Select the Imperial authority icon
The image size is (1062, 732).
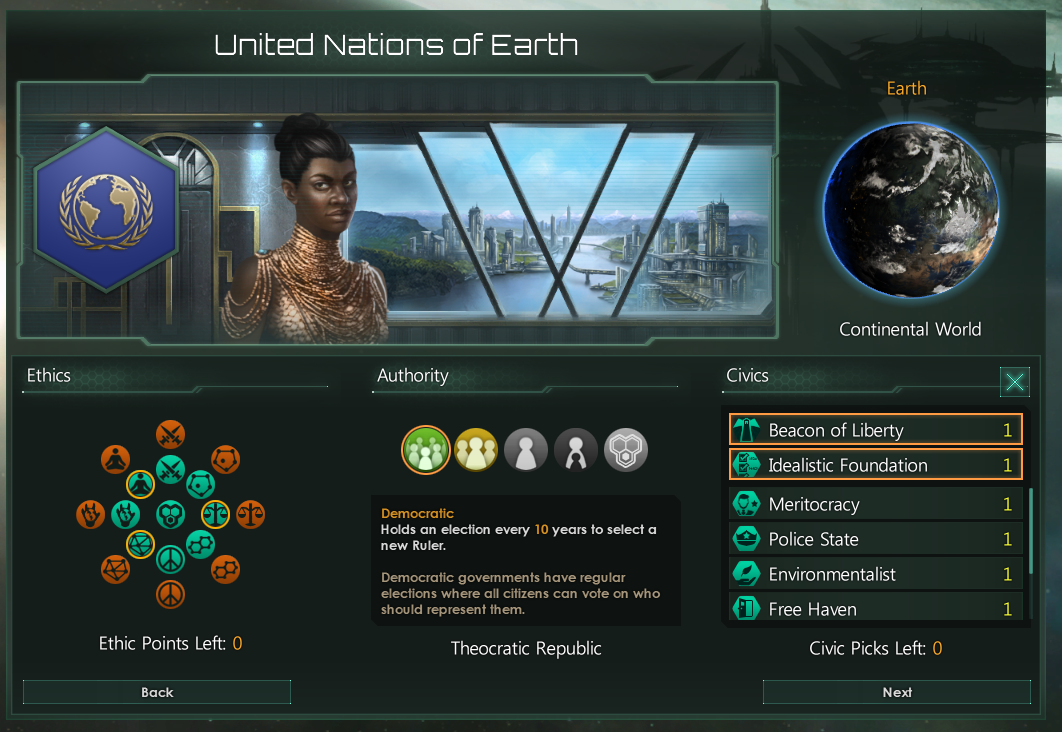(576, 450)
